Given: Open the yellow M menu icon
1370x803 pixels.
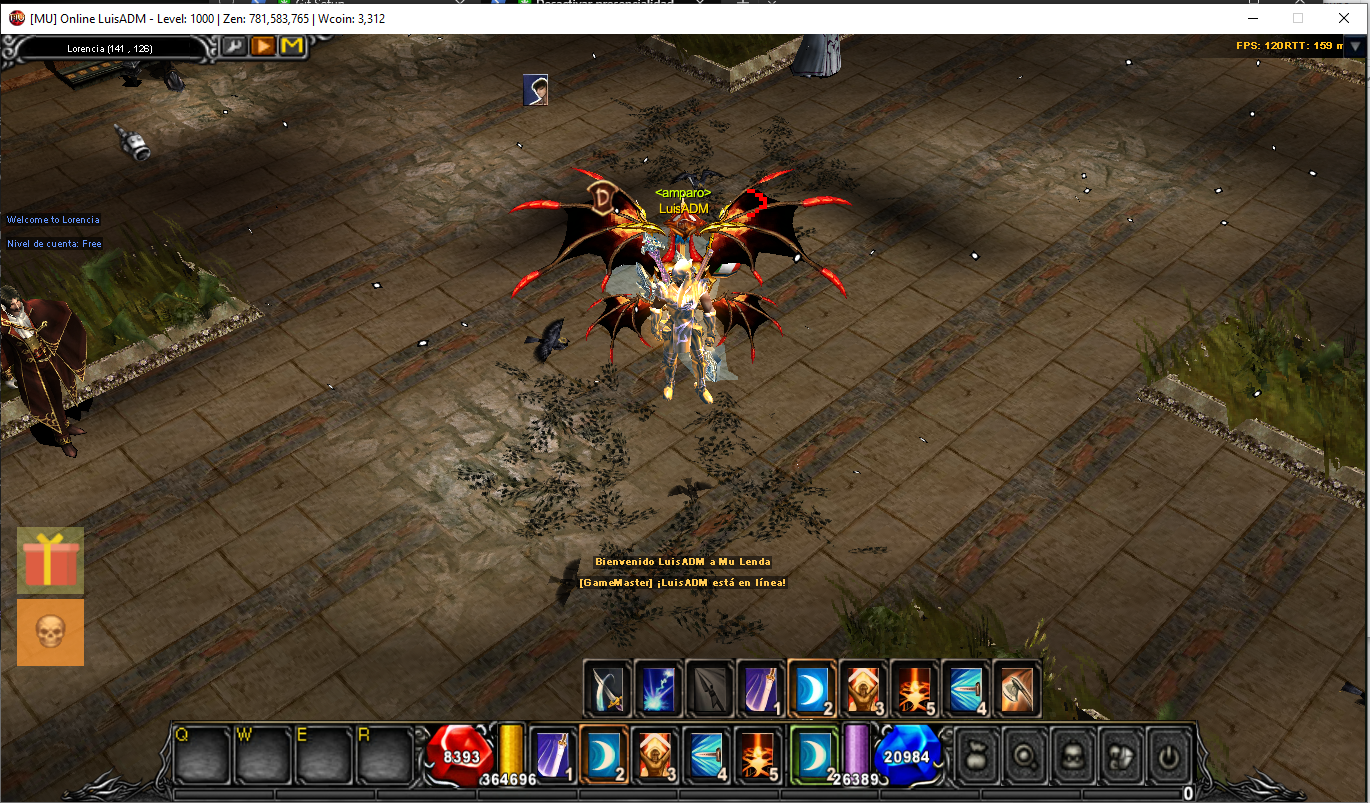Looking at the screenshot, I should pyautogui.click(x=292, y=46).
